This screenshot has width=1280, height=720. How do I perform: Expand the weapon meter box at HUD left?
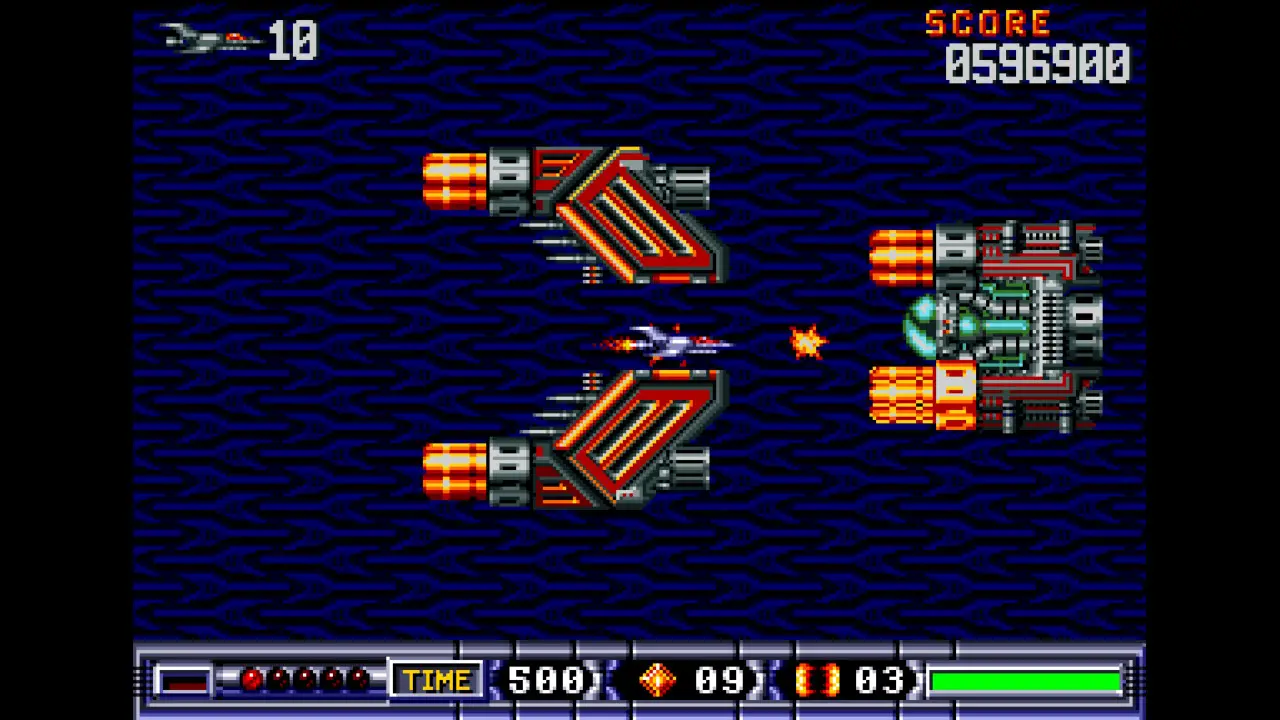(185, 680)
